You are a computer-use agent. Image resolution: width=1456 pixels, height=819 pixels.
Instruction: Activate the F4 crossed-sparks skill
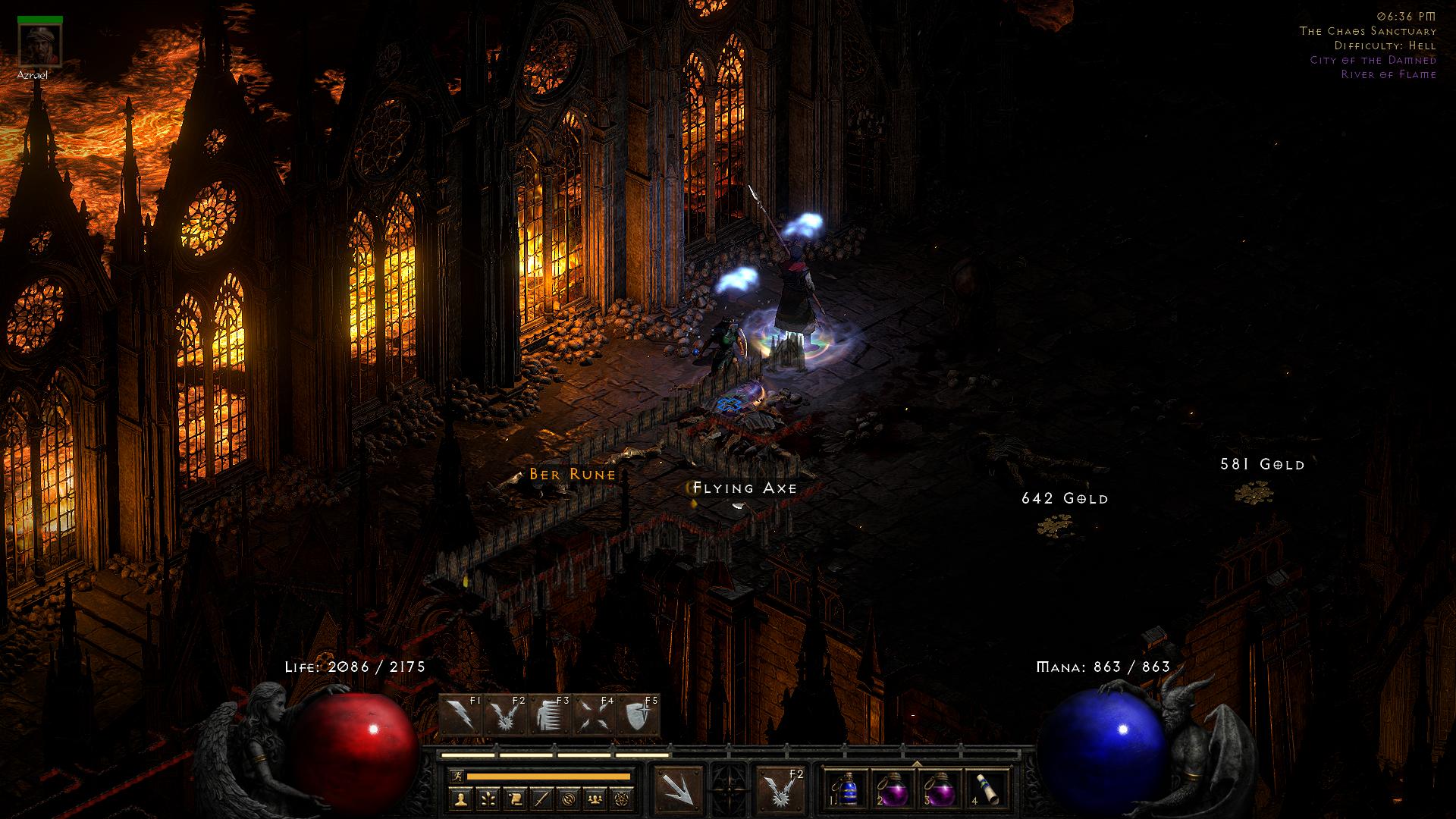(x=593, y=716)
